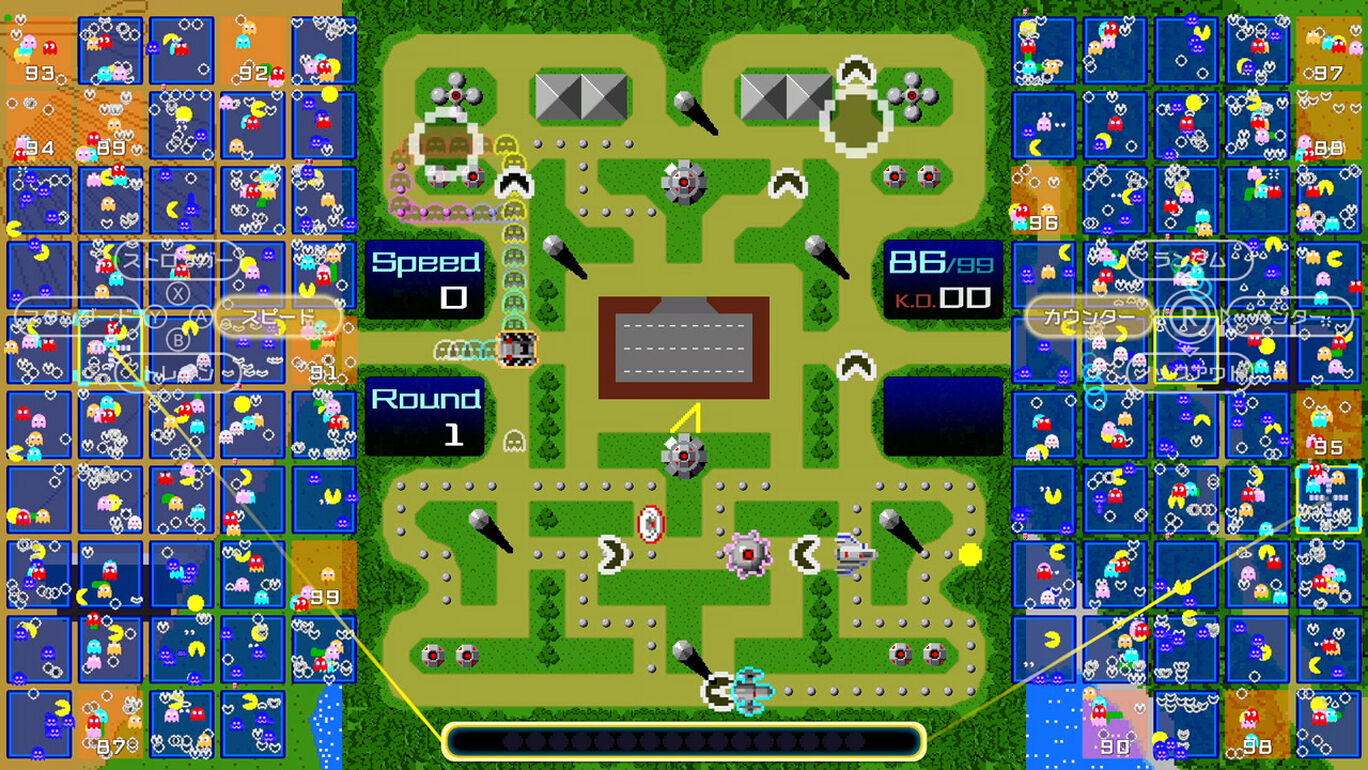Click the pellet progress bar at screen bottom

684,740
